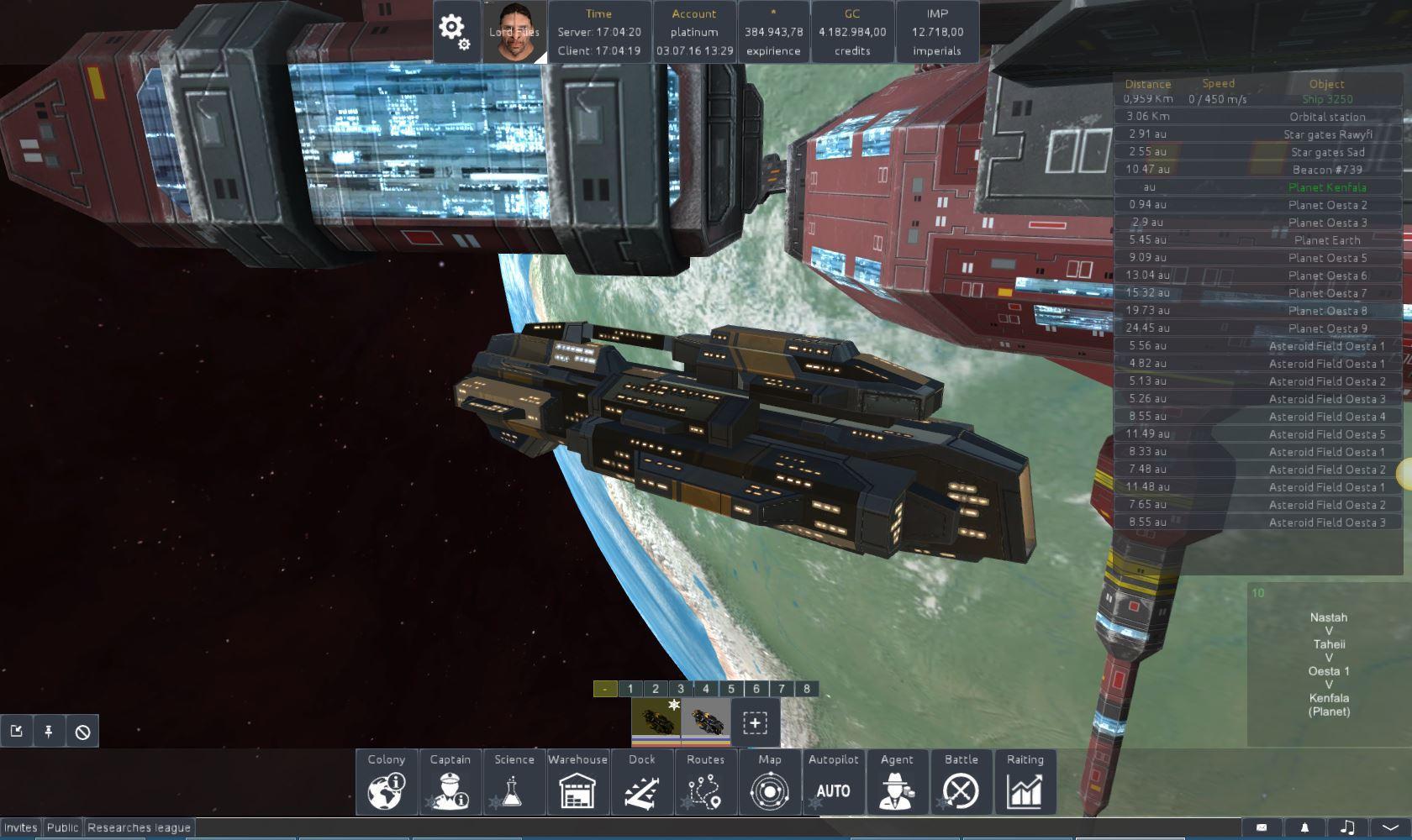1412x840 pixels.
Task: Open the Battle menu
Action: click(x=962, y=782)
